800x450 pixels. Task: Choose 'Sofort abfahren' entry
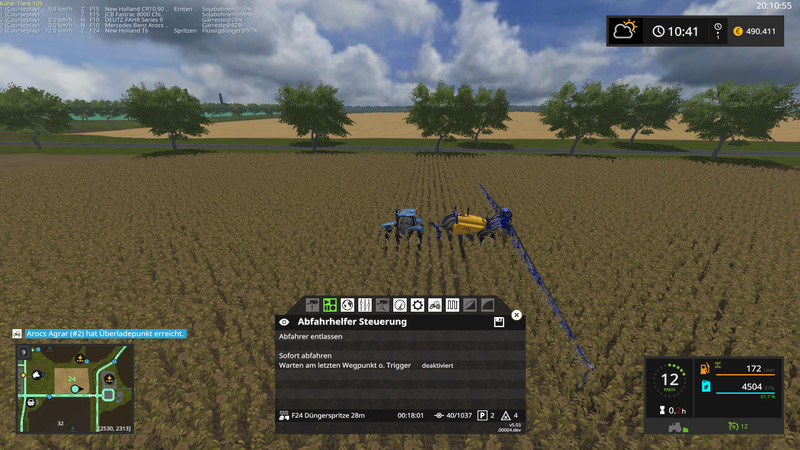pos(304,356)
